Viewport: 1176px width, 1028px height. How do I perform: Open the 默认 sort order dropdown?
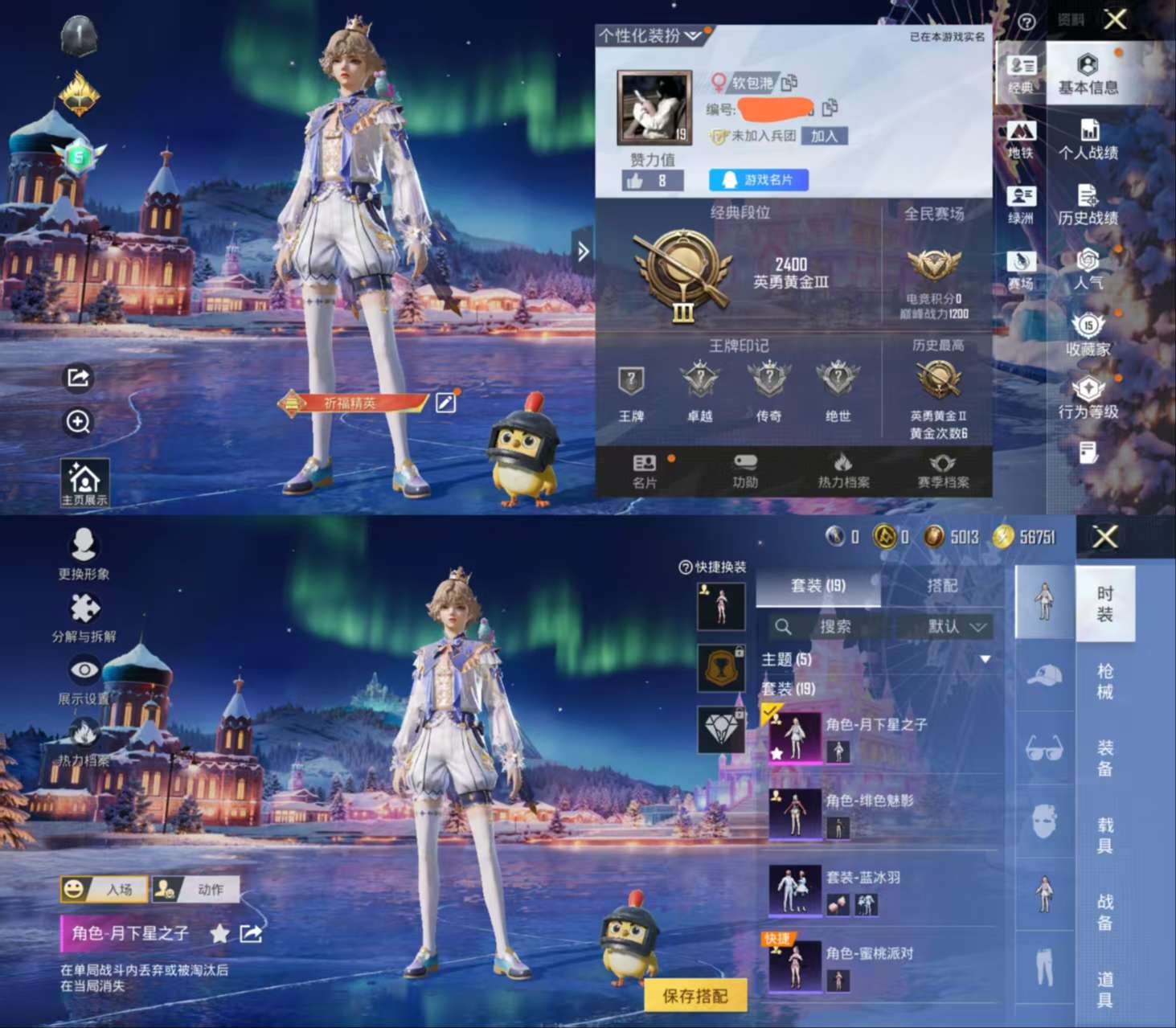pos(955,627)
